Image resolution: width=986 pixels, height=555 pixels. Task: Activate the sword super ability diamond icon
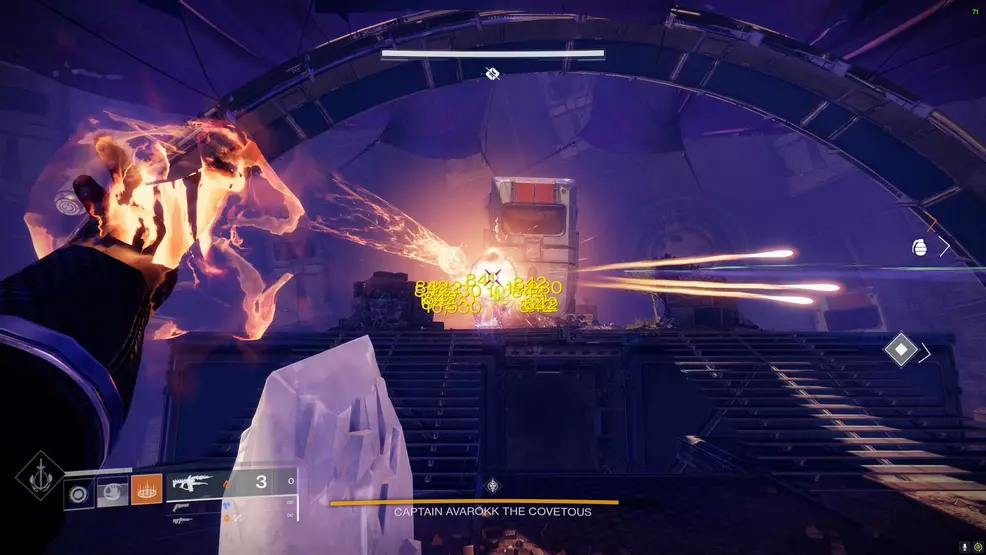click(x=39, y=475)
